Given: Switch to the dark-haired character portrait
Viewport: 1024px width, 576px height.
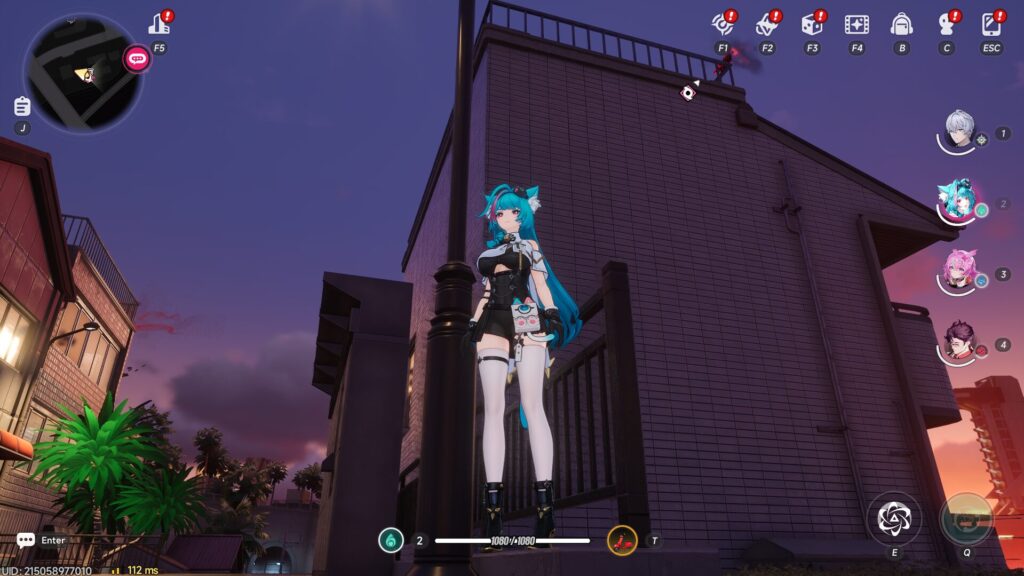Looking at the screenshot, I should coord(960,342).
